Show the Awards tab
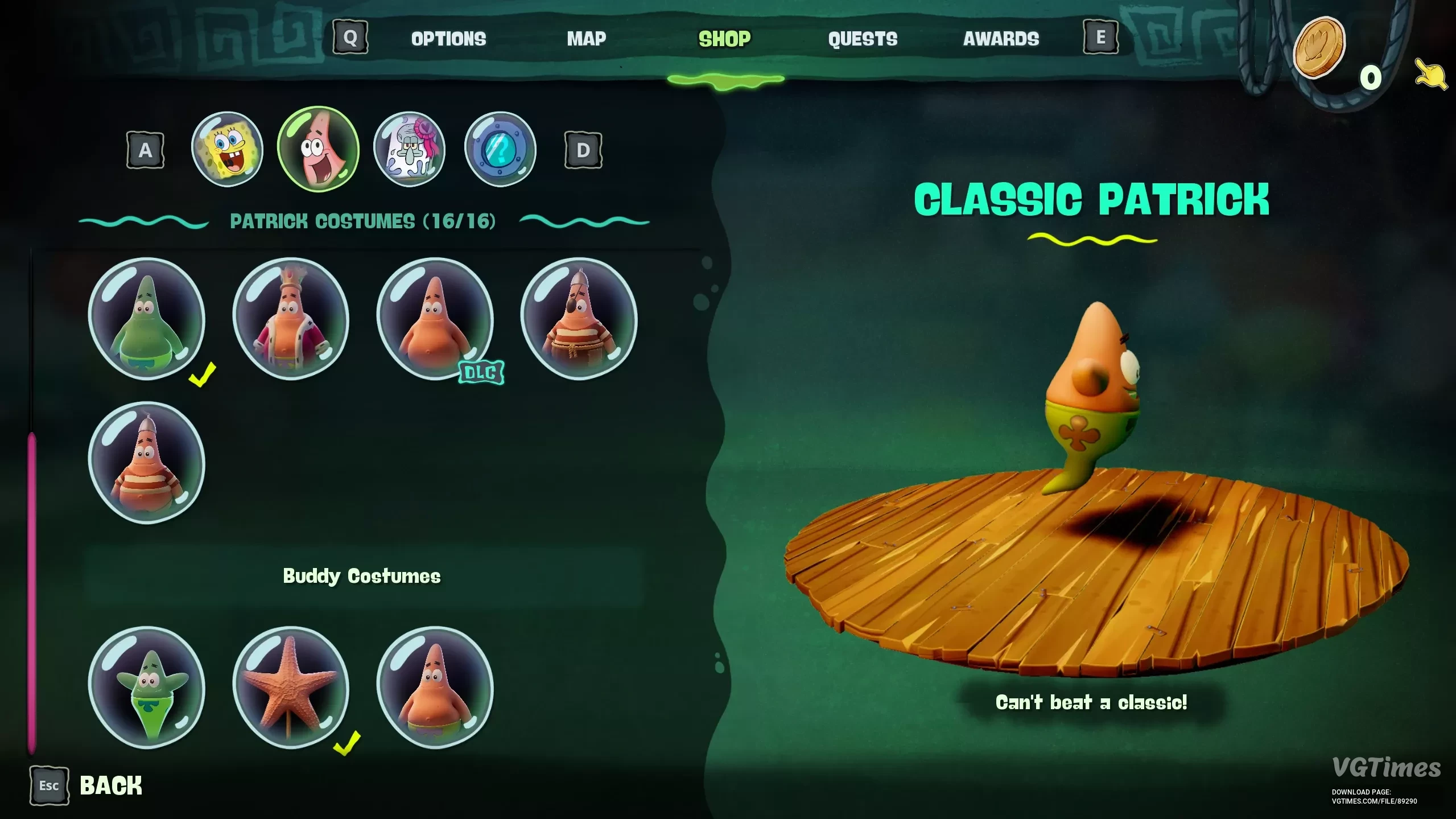1456x819 pixels. pos(1001,39)
